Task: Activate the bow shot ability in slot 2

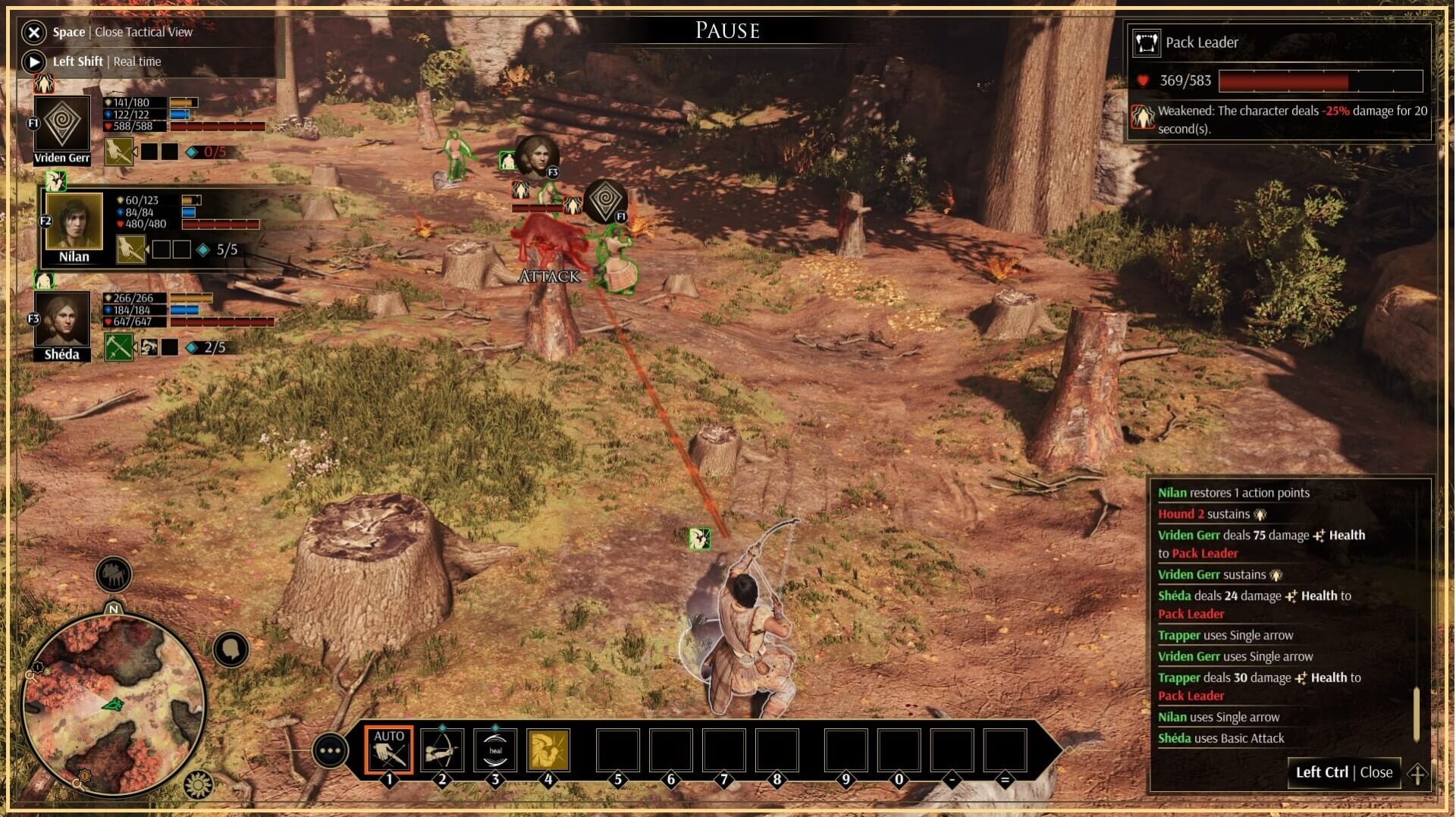Action: [x=442, y=750]
